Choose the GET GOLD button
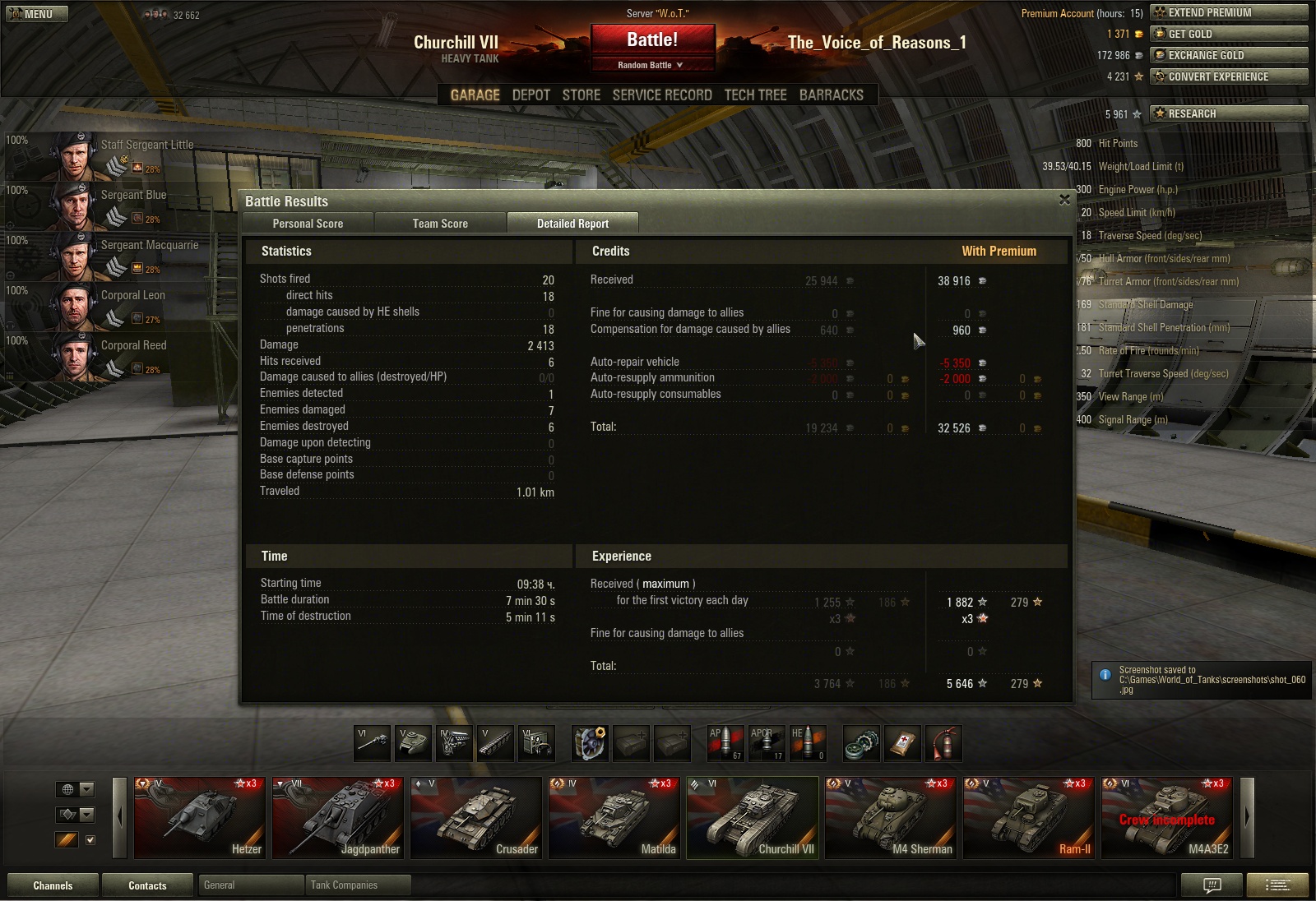This screenshot has height=901, width=1316. [1229, 34]
